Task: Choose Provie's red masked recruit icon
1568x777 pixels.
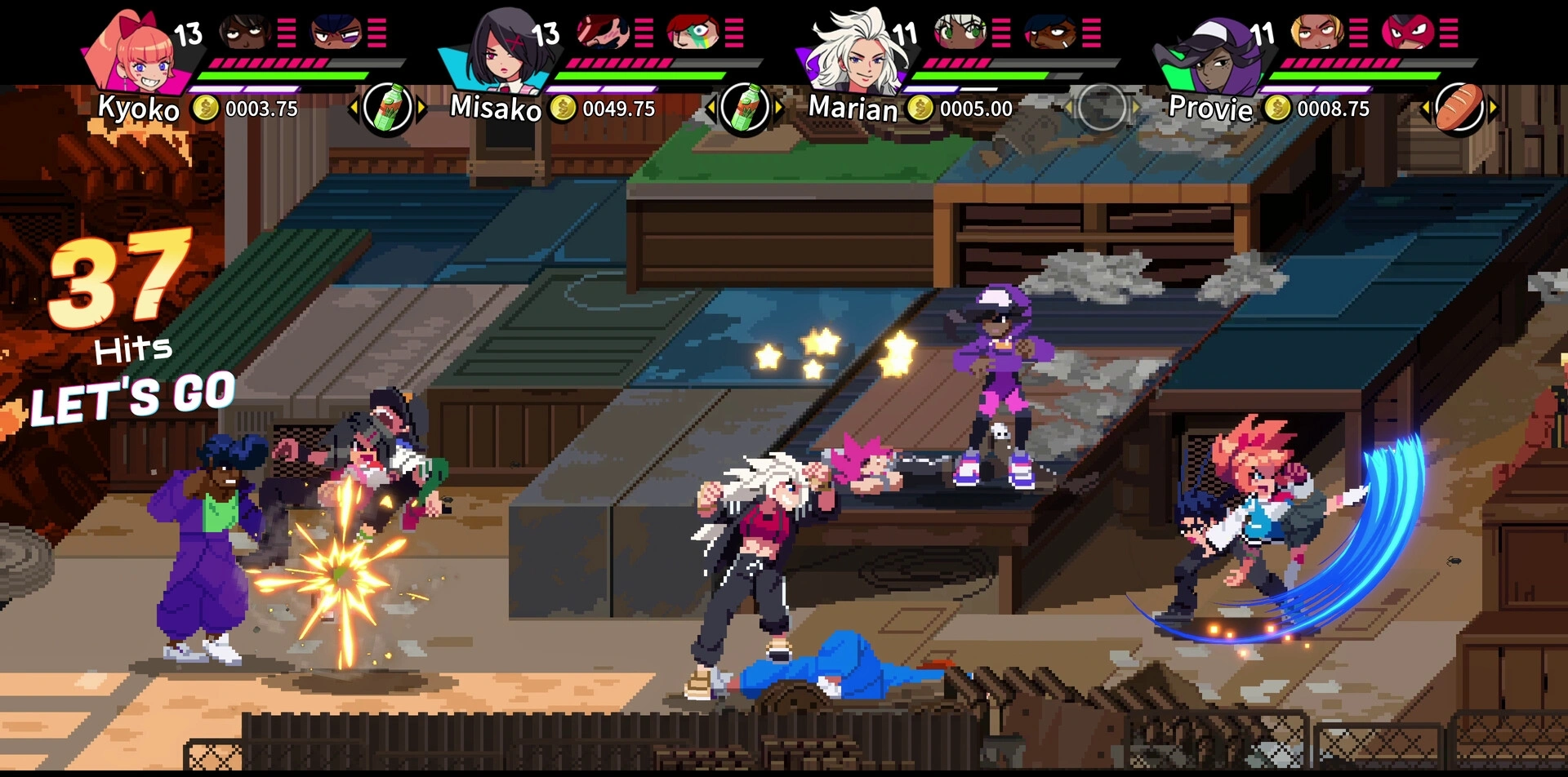Action: (1407, 32)
